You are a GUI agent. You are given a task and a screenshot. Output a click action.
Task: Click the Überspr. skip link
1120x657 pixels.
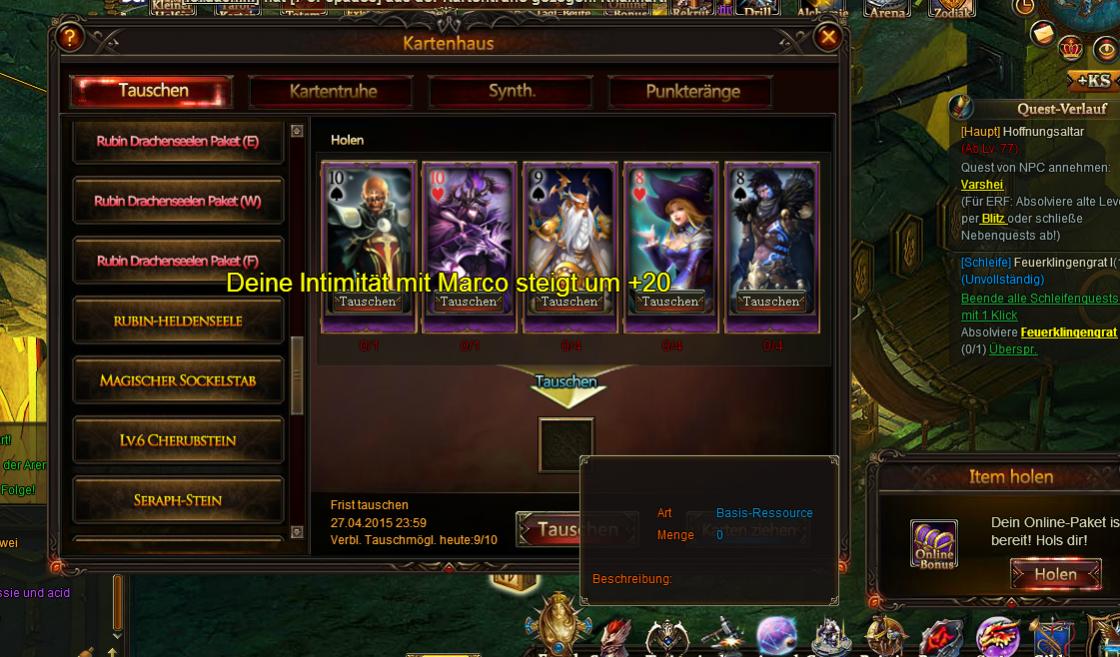coord(1012,350)
